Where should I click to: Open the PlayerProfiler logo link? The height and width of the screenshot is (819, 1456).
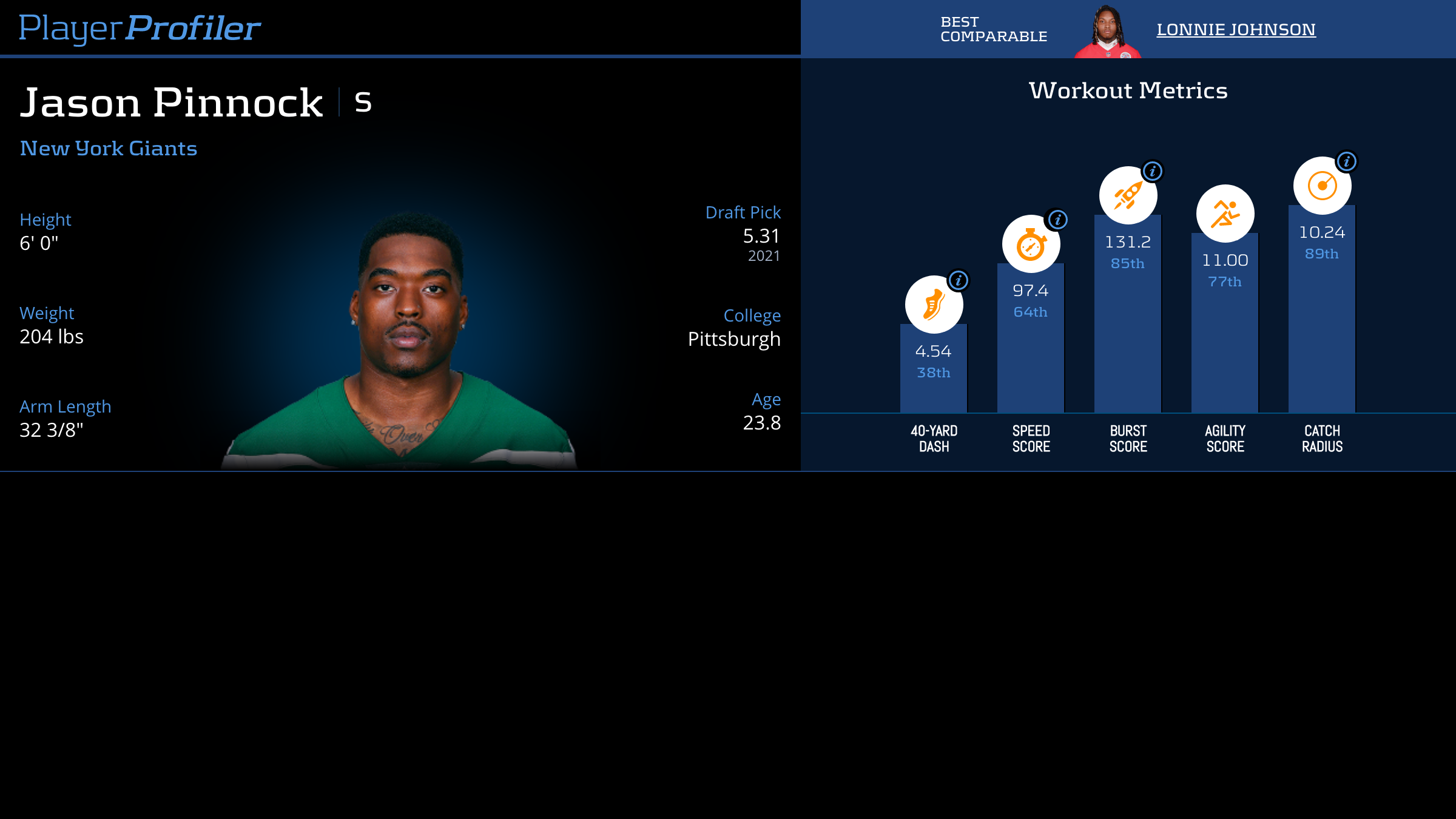(140, 28)
